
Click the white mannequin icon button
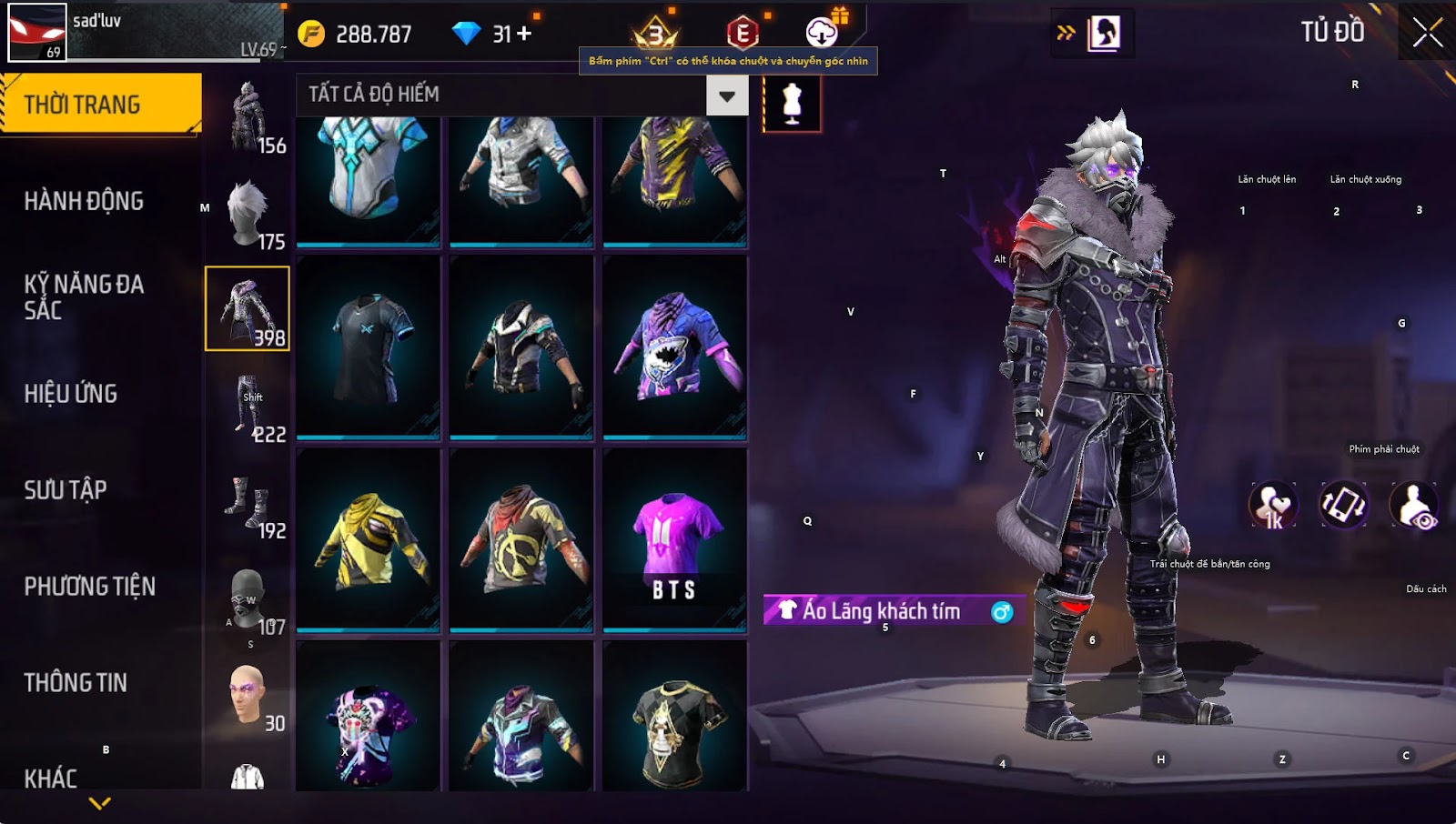click(x=792, y=103)
